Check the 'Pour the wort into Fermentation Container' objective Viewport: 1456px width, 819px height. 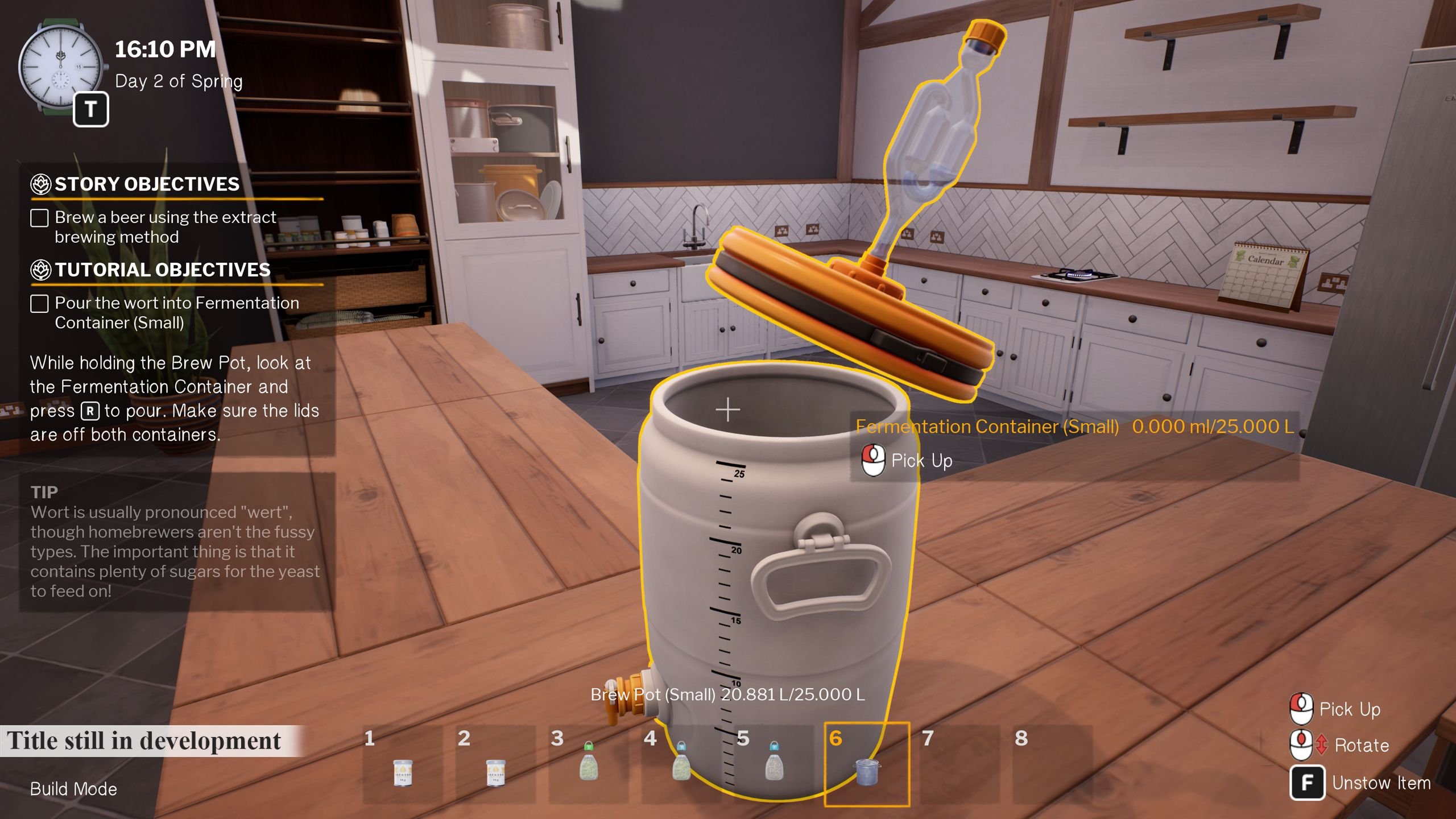[x=39, y=304]
